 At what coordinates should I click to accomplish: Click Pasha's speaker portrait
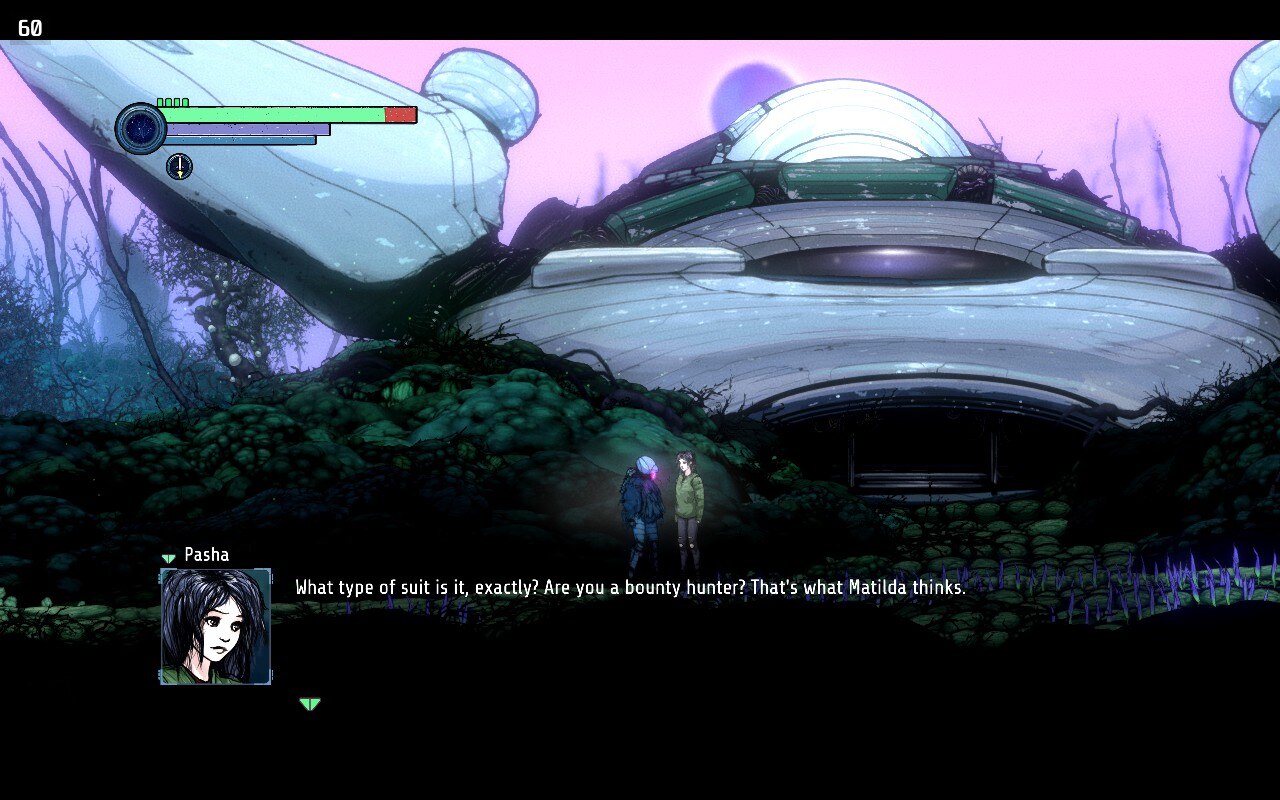216,626
